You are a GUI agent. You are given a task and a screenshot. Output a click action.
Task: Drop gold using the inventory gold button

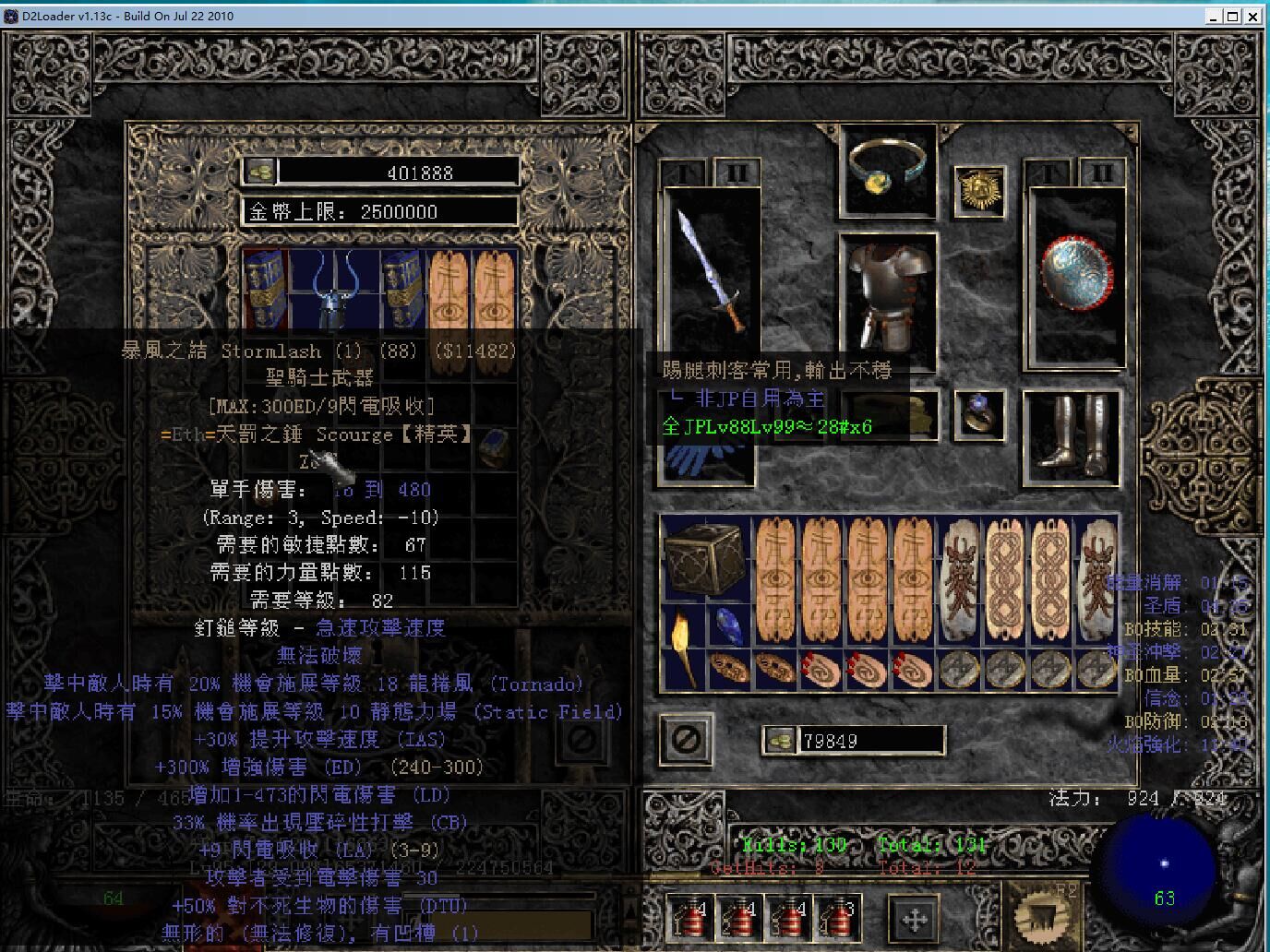(x=780, y=740)
